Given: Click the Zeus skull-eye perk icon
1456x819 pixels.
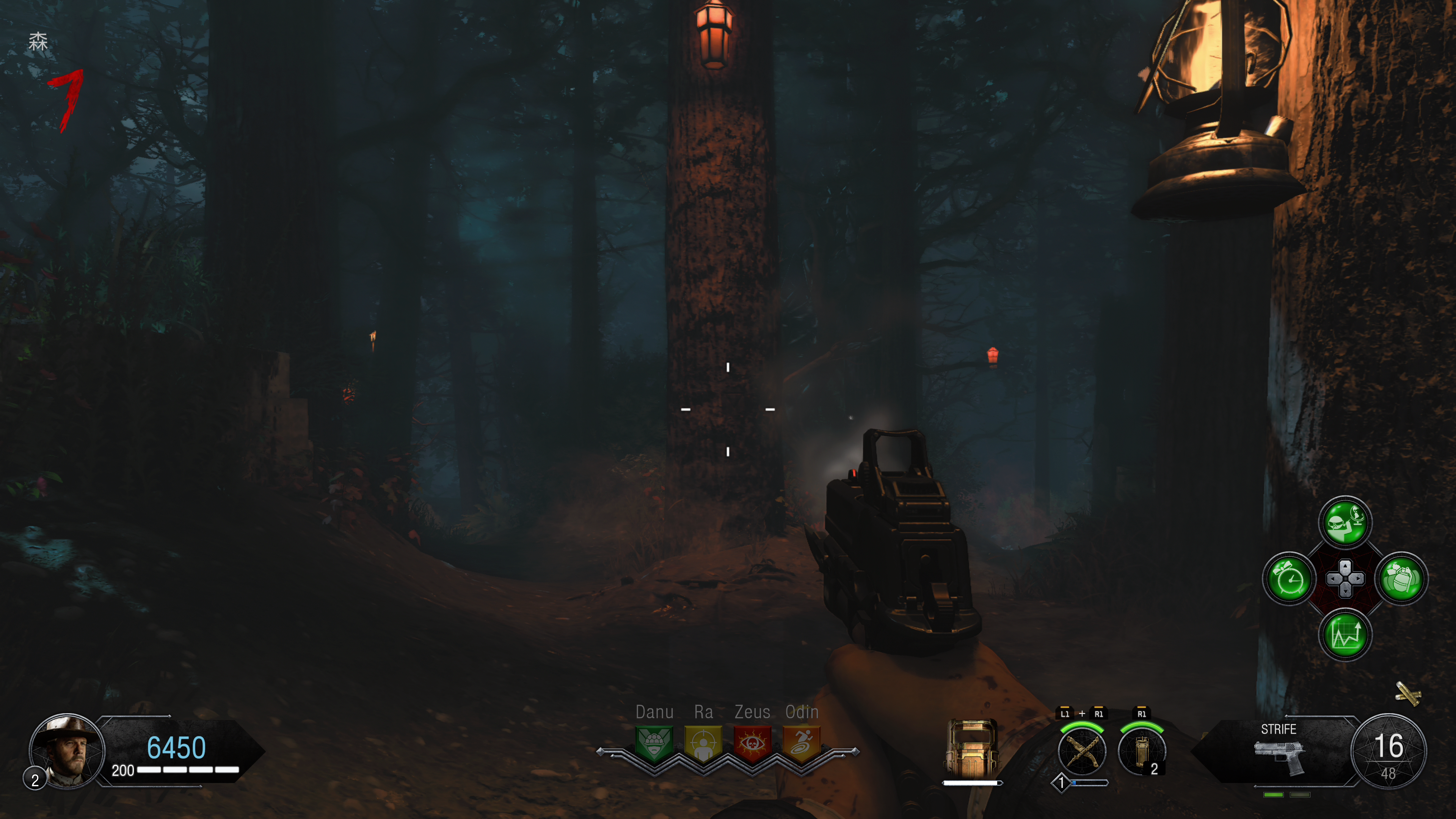Looking at the screenshot, I should [752, 743].
